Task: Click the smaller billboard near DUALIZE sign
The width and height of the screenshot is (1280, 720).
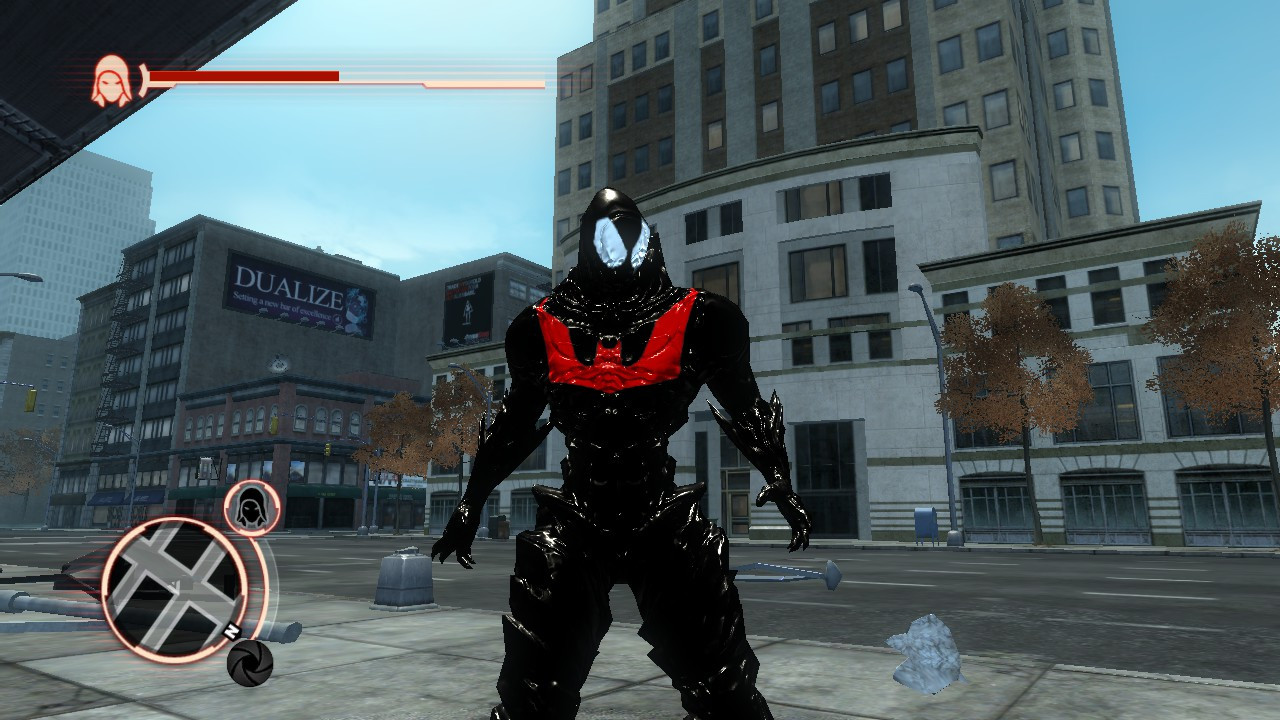Action: pos(467,306)
